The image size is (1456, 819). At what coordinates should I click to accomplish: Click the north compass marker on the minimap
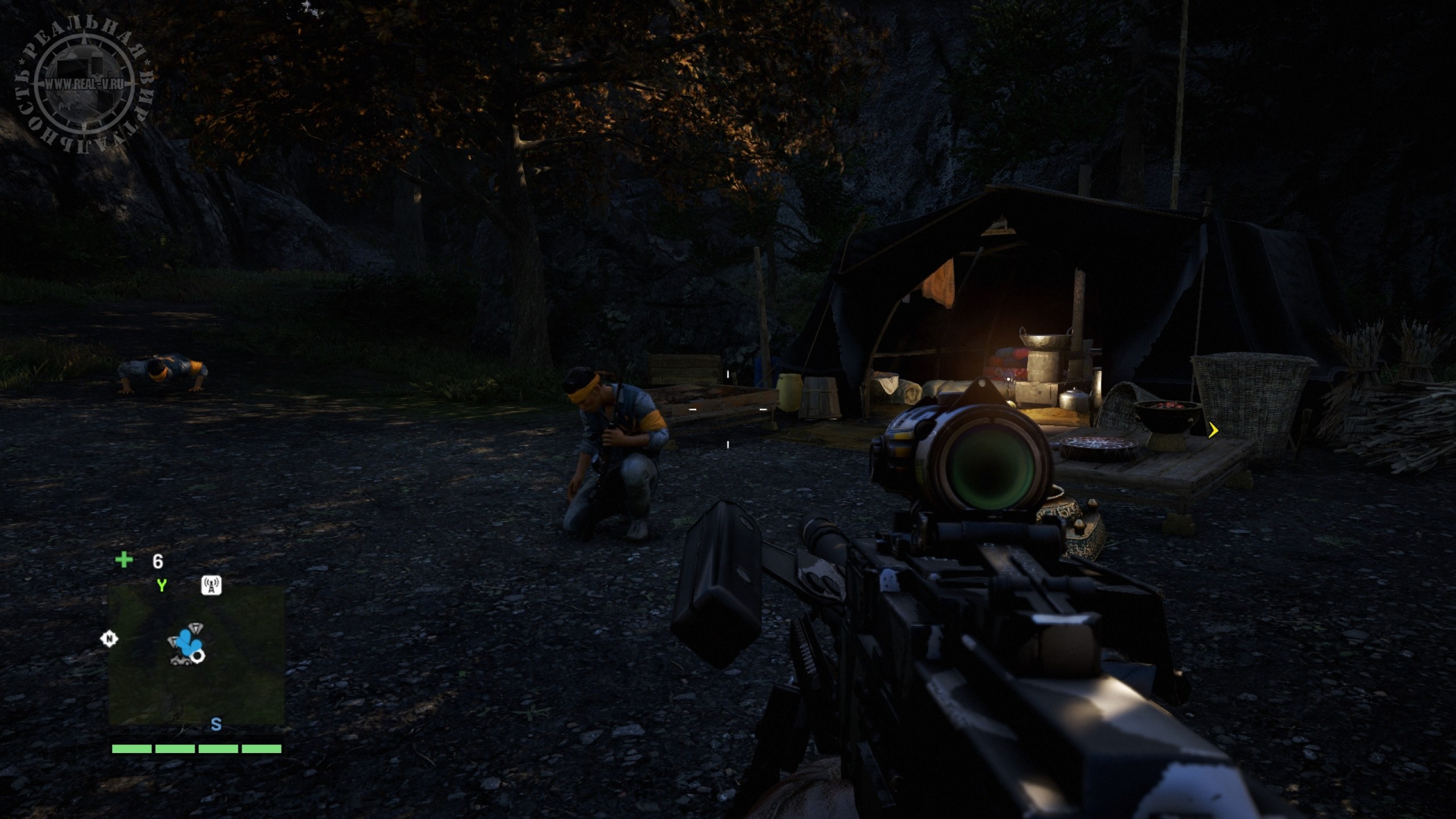click(109, 639)
